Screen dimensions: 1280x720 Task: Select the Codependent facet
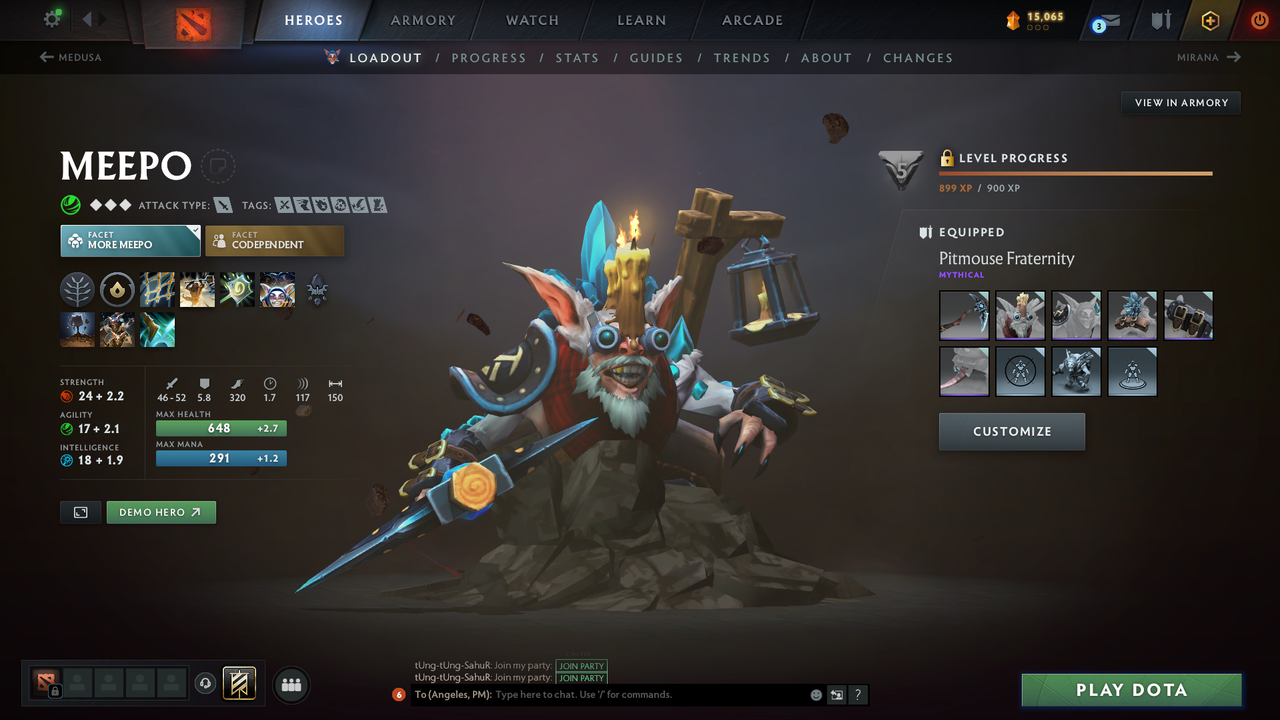[275, 240]
